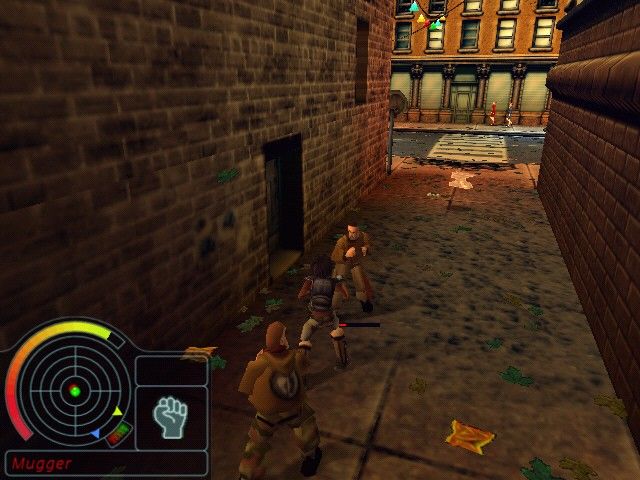Click the circular radar minimap
Image resolution: width=640 pixels, height=480 pixels.
click(x=73, y=390)
